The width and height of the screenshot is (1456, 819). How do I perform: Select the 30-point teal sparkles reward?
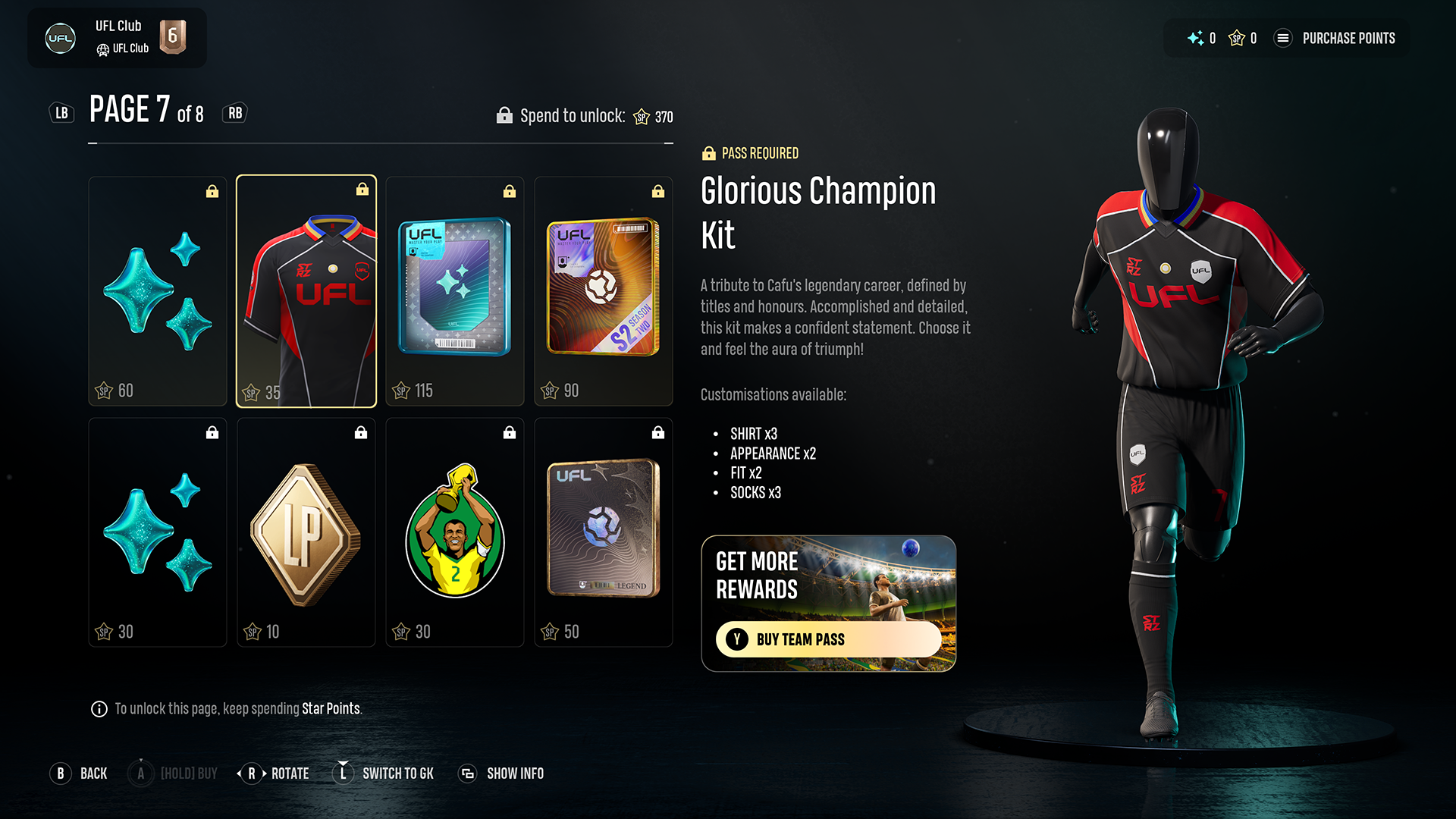[158, 532]
